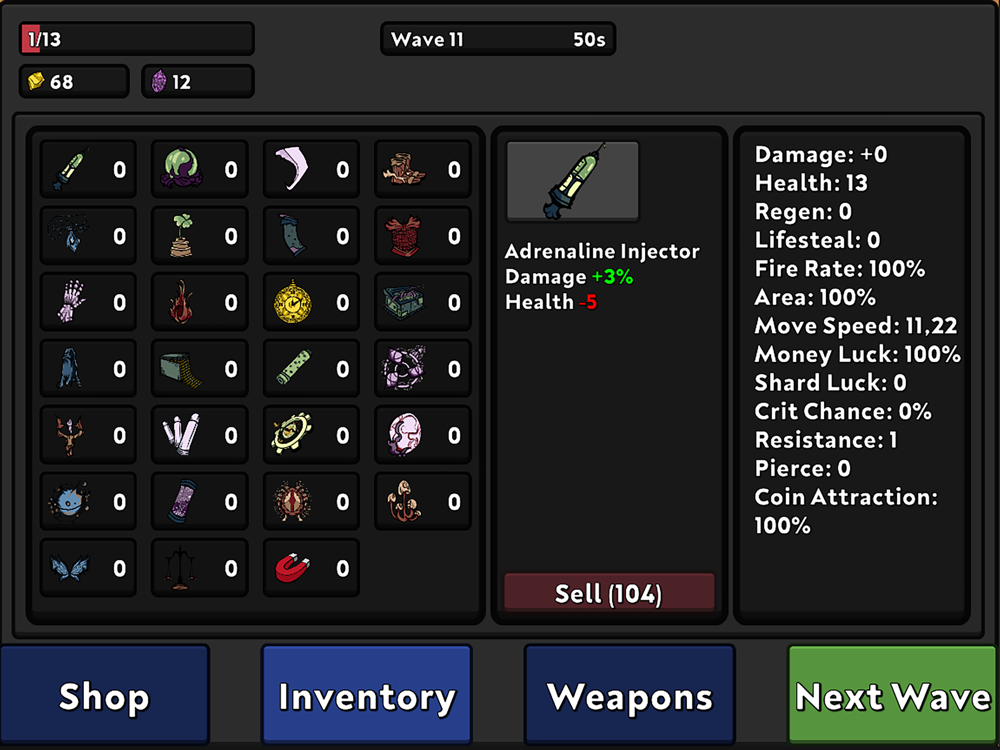
Task: Choose the pink cracked egg item
Action: point(423,435)
